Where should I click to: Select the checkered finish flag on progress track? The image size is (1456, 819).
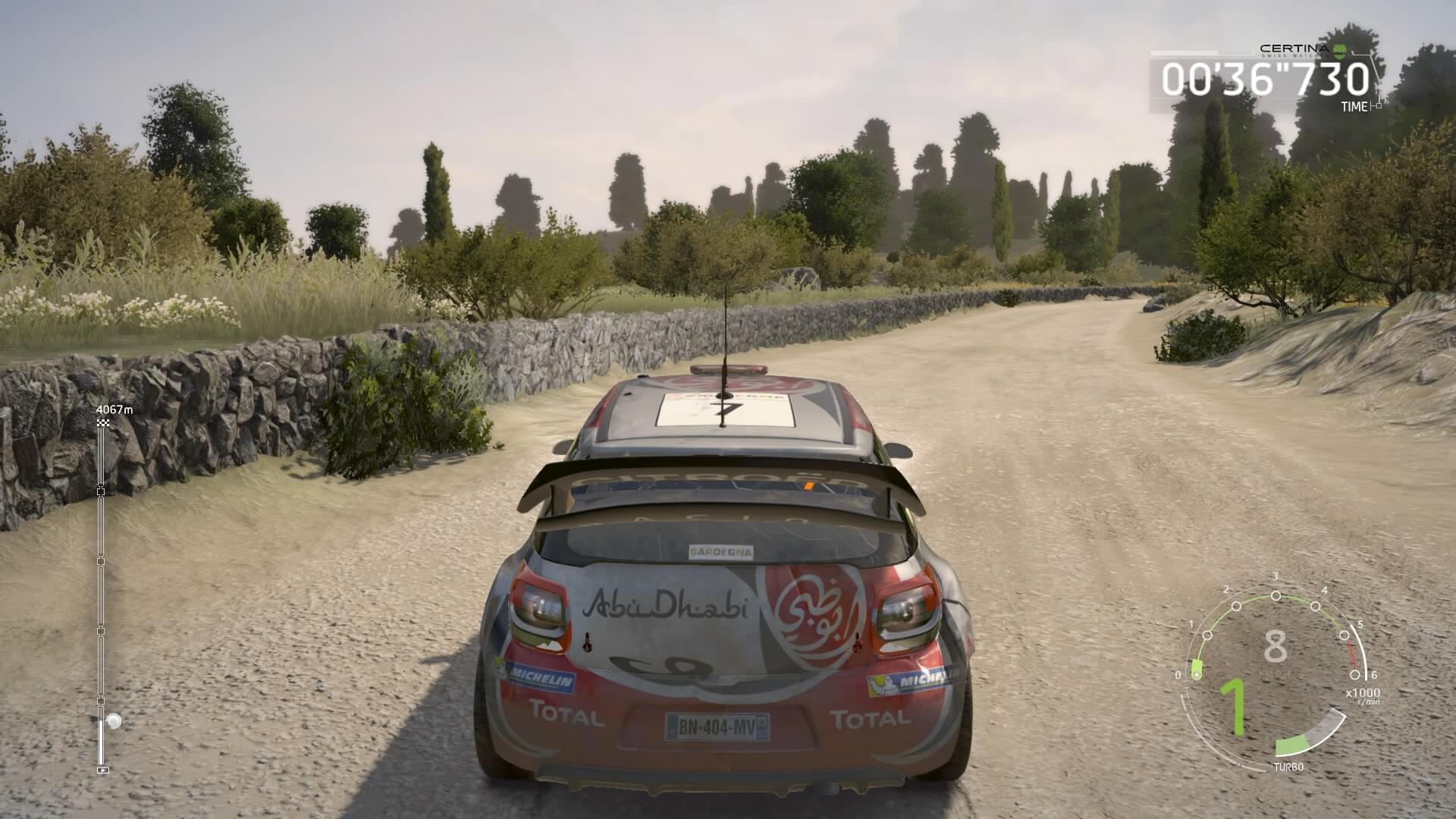[102, 422]
